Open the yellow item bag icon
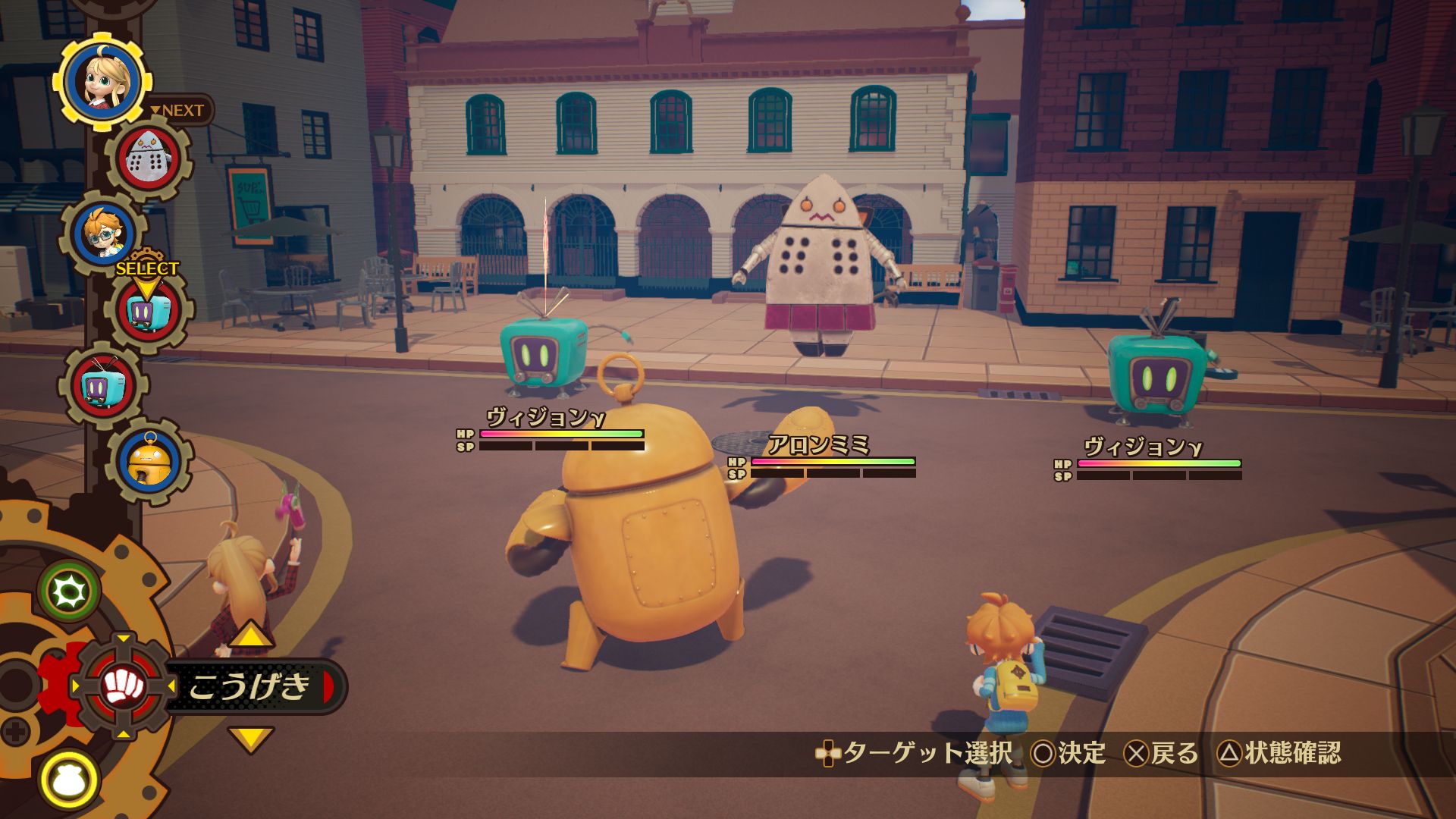This screenshot has height=819, width=1456. (70, 779)
